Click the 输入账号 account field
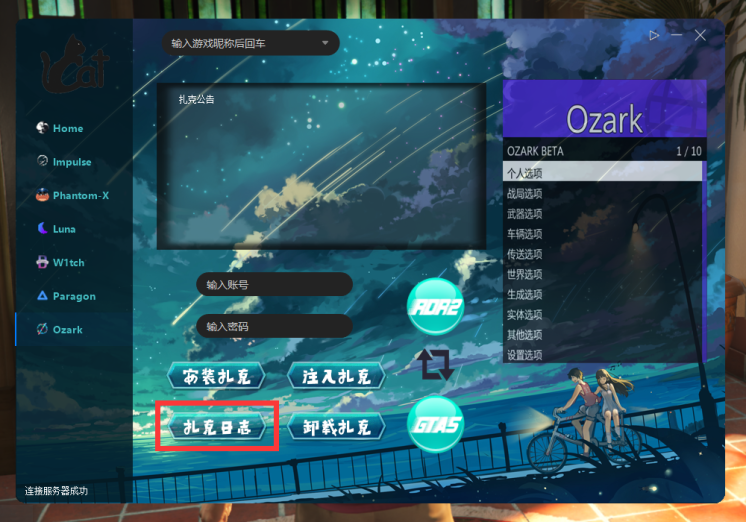The image size is (746, 522). click(x=274, y=285)
